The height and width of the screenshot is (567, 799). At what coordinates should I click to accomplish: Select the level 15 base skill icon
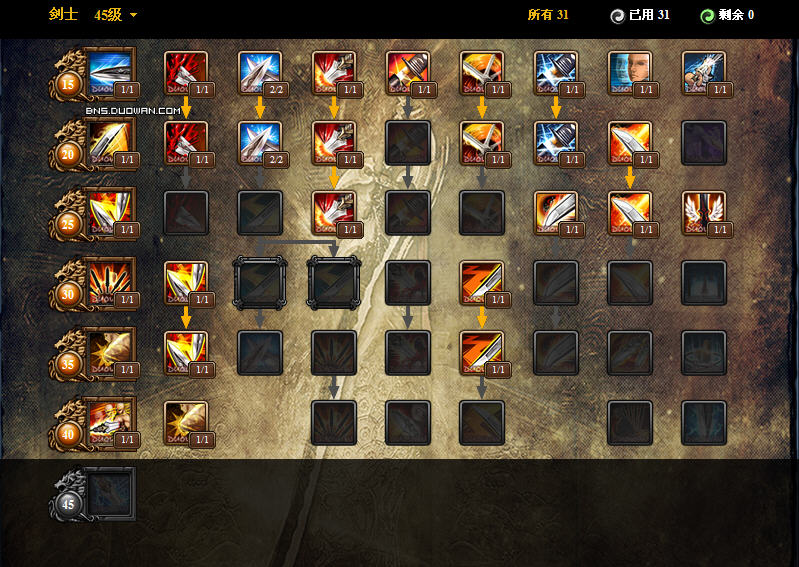click(x=111, y=73)
